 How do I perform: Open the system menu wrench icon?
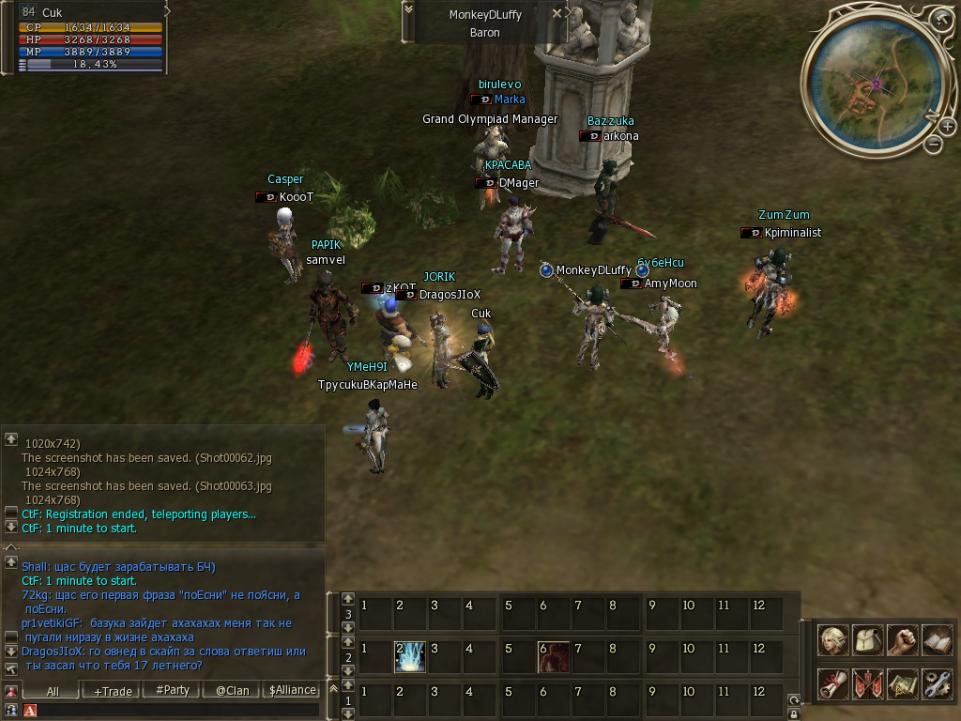tap(937, 684)
